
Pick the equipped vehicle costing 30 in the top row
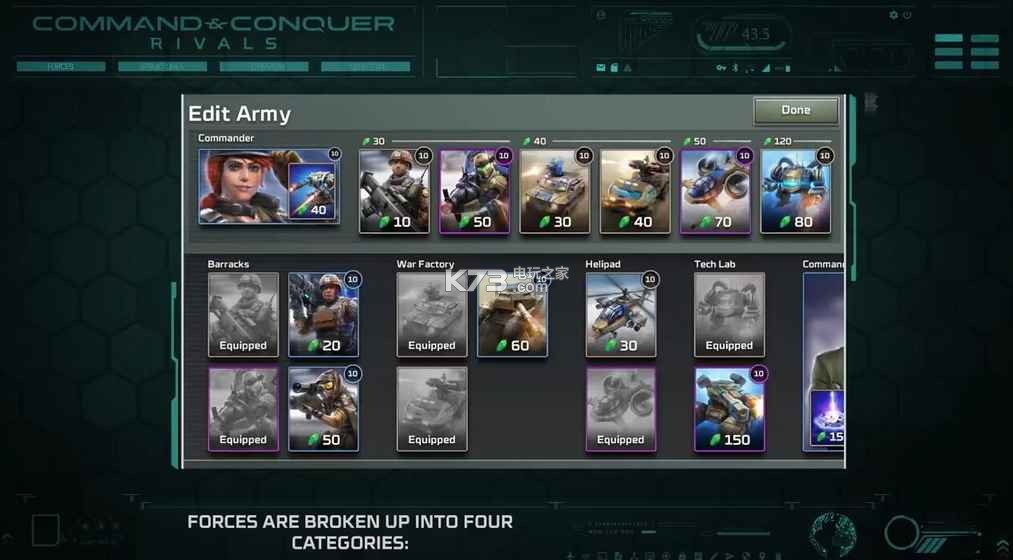coord(555,191)
